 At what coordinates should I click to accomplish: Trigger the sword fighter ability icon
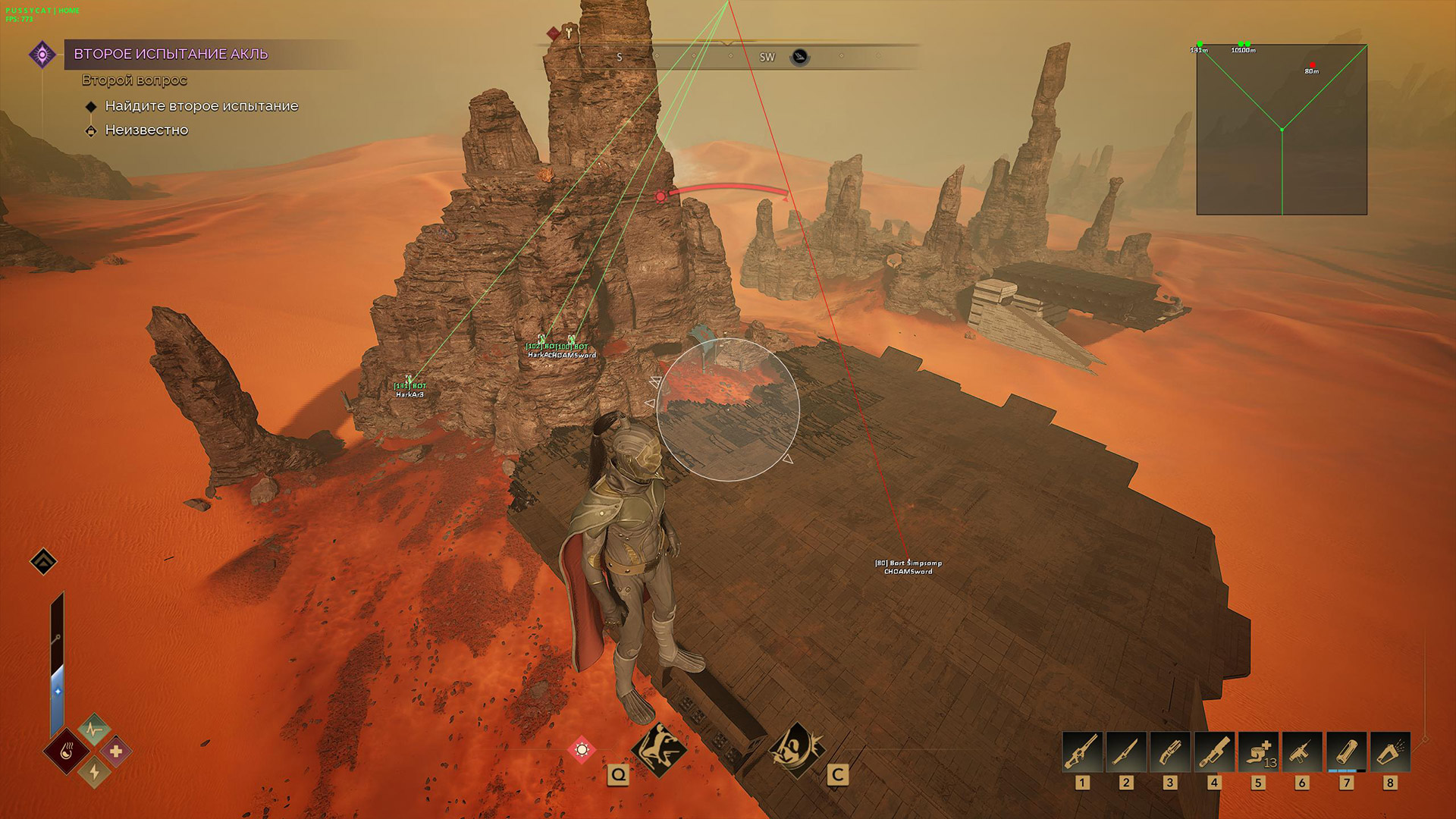coord(796,749)
